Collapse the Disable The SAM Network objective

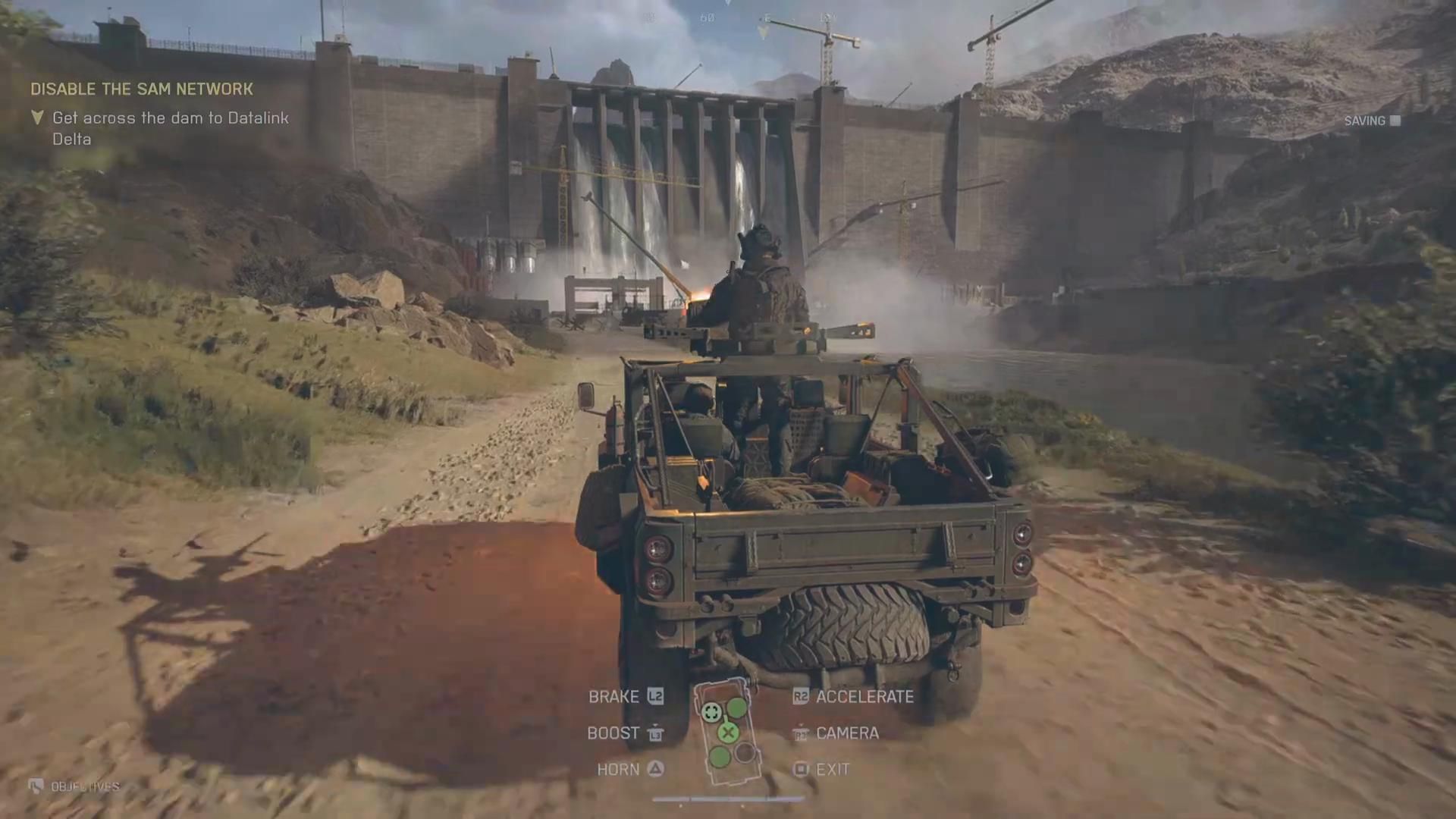(x=142, y=89)
